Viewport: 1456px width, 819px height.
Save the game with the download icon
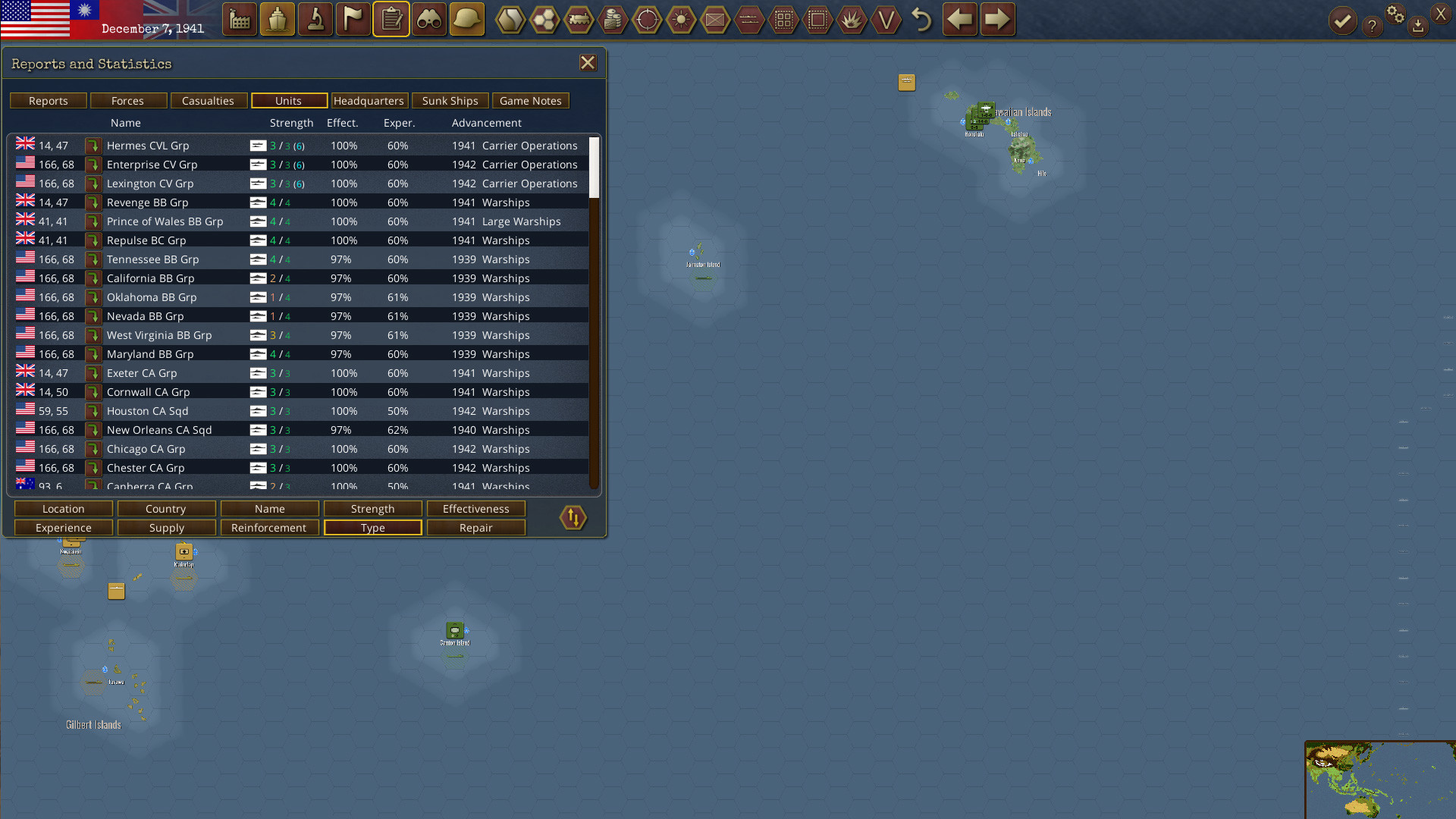click(x=1419, y=25)
